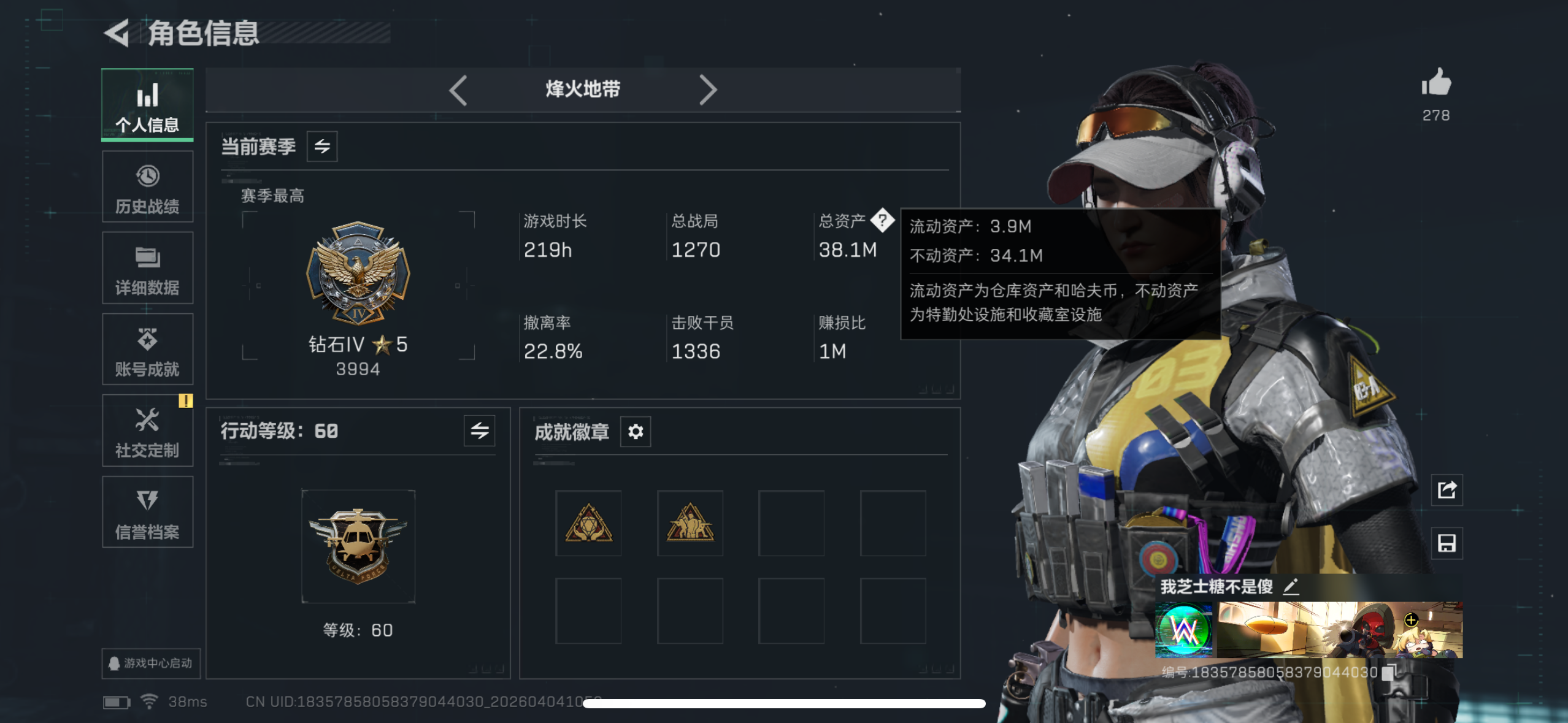Viewport: 1568px width, 723px height.
Task: Click the right arrow beside 烽火地带
Action: tap(709, 90)
